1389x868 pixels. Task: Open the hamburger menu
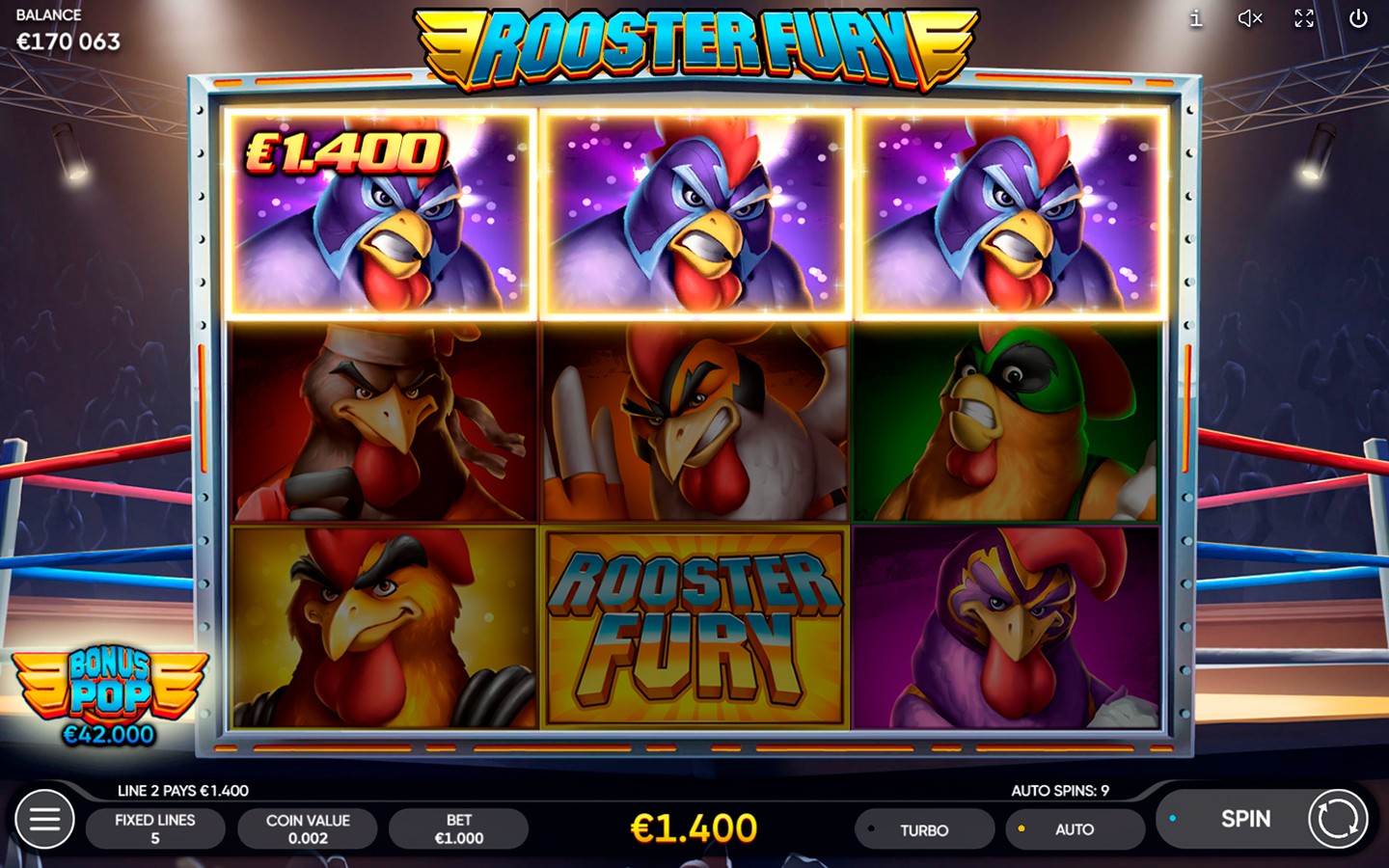click(42, 819)
